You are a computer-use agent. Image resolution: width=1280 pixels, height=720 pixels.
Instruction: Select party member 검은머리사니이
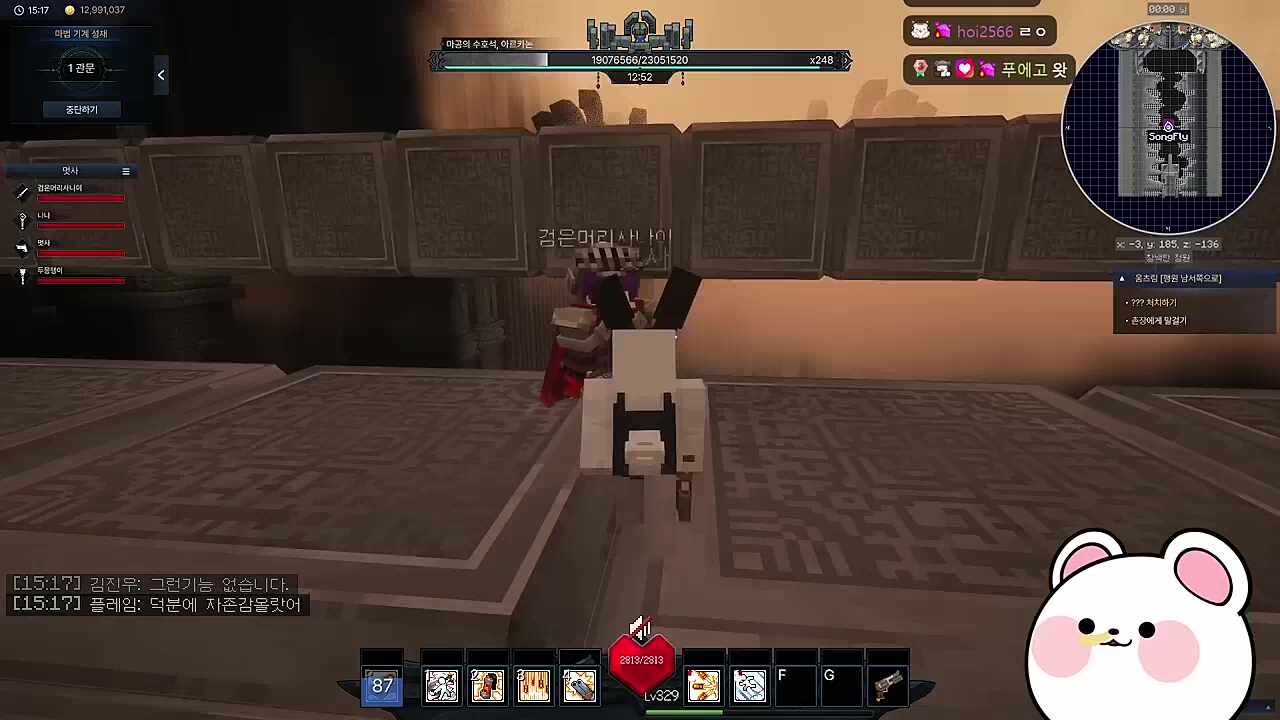[x=60, y=188]
